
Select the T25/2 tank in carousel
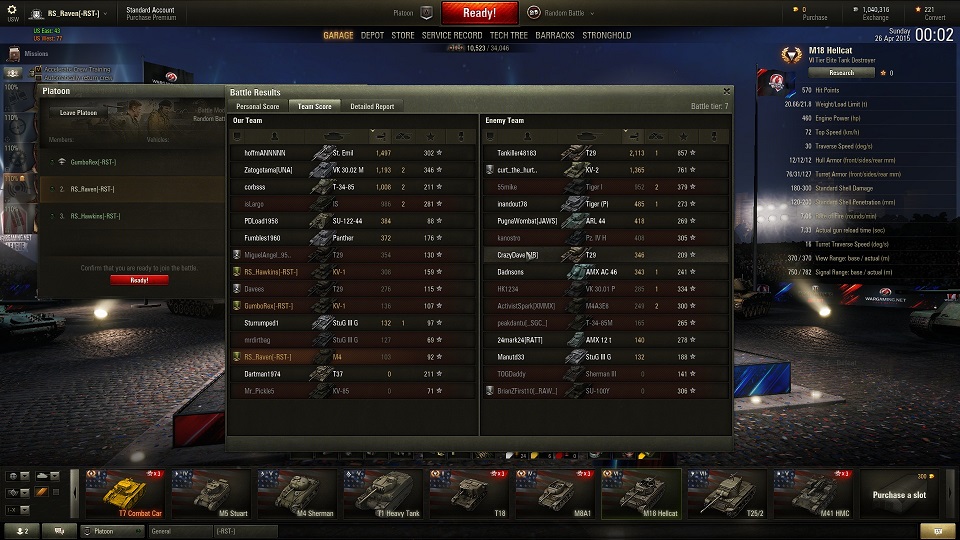pos(727,494)
